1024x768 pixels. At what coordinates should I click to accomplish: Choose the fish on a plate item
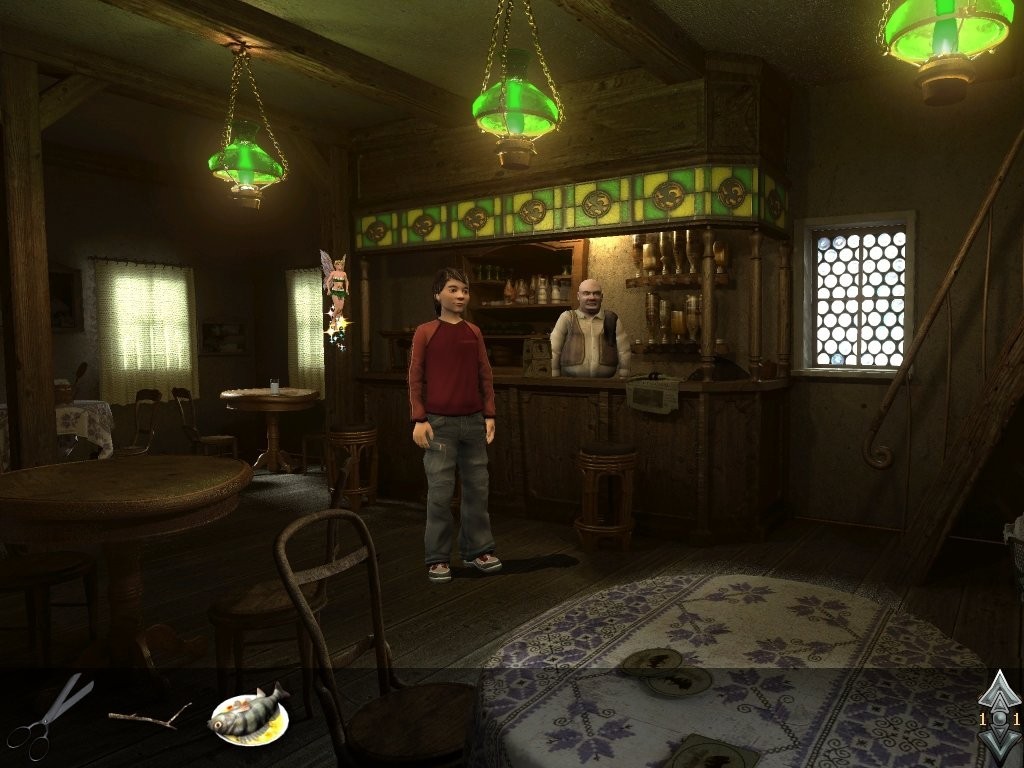[x=248, y=714]
